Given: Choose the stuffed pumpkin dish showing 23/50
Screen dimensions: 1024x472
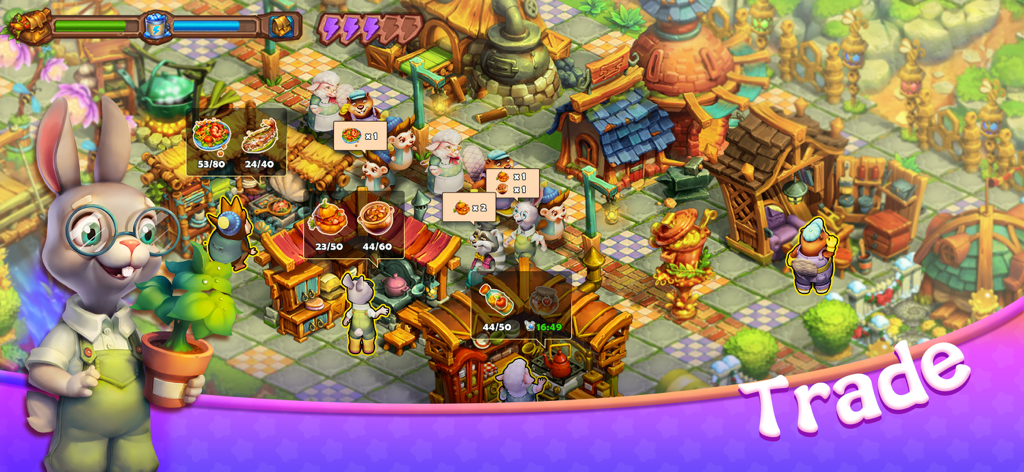Looking at the screenshot, I should (x=329, y=219).
